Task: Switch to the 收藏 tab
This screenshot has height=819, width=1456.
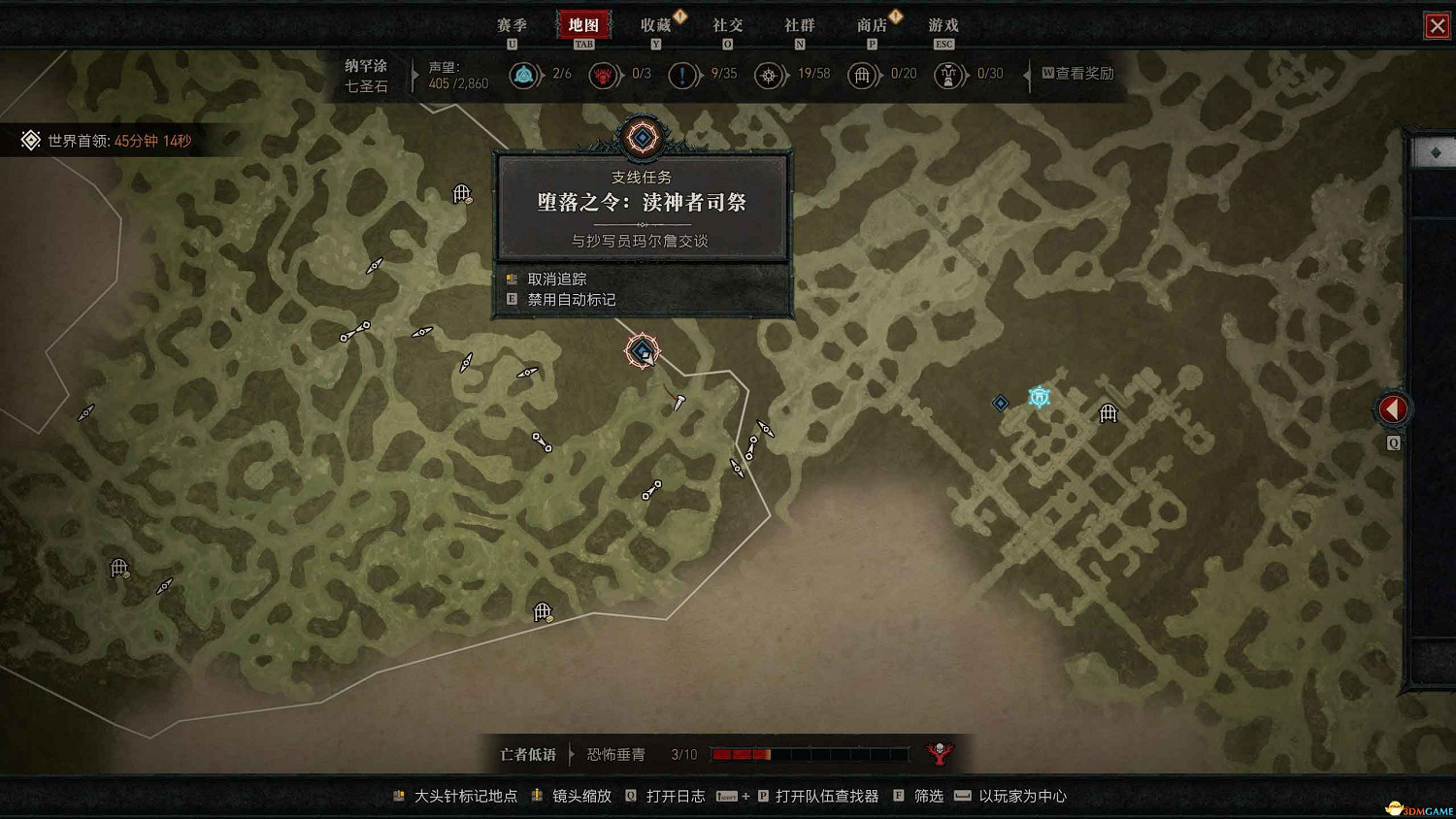Action: (658, 25)
